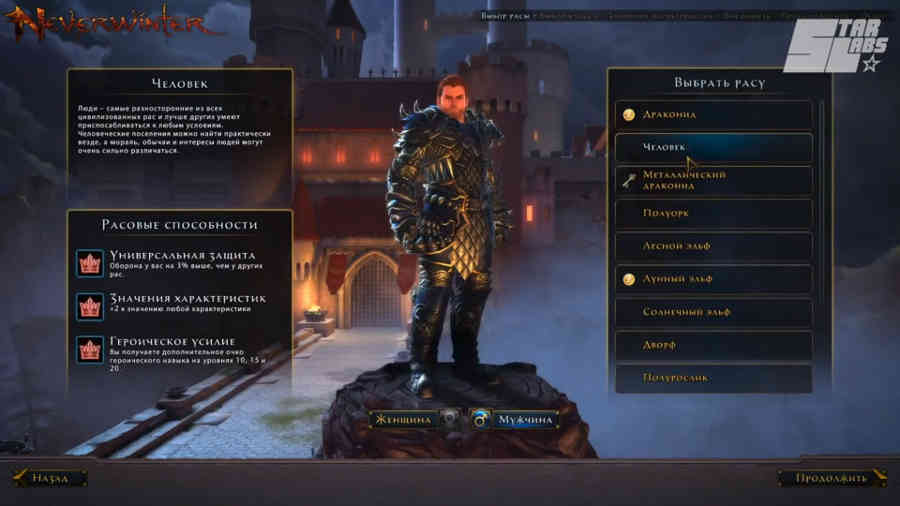This screenshot has height=506, width=900.
Task: Select the Драконид race
Action: [x=713, y=115]
